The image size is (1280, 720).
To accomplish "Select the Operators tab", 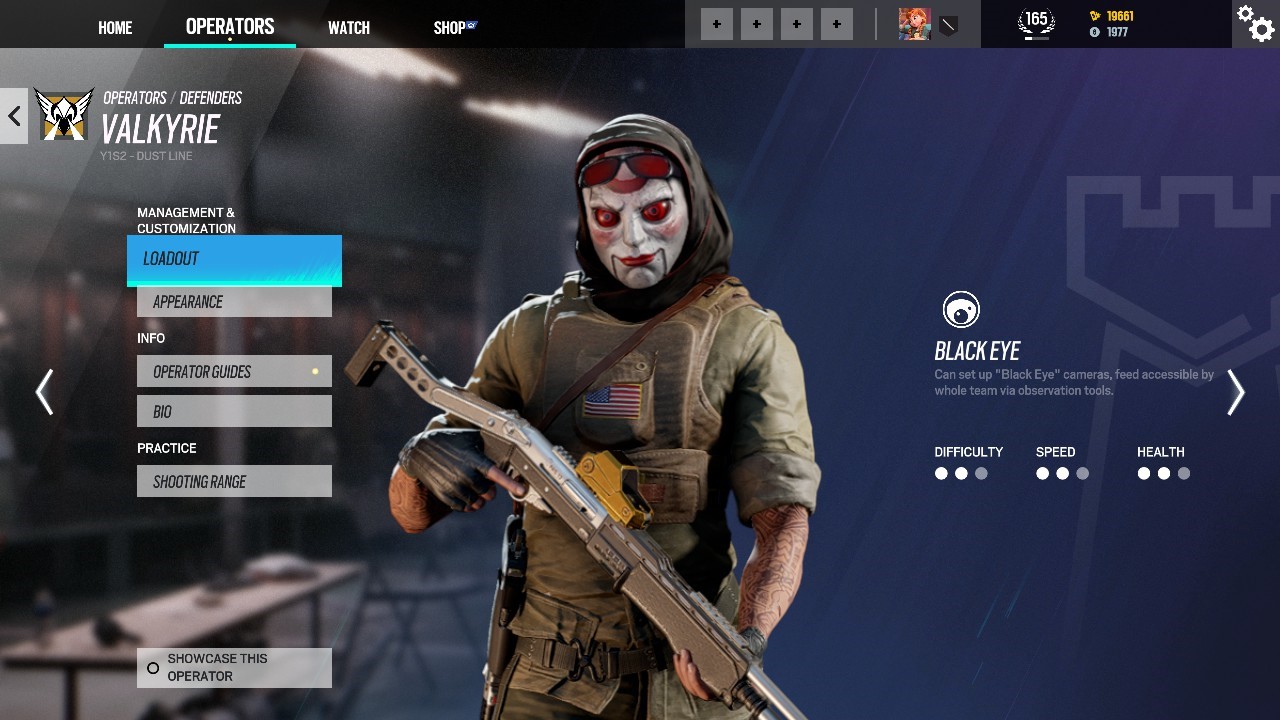I will tap(230, 27).
